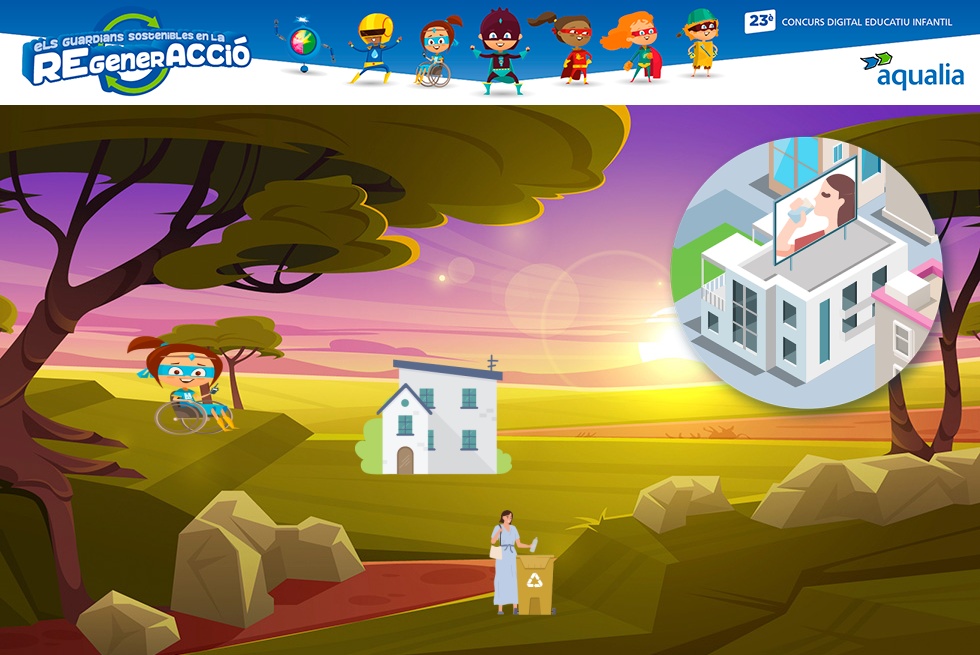This screenshot has width=980, height=655.
Task: Click the REgenerACCIÓ game logo
Action: click(x=137, y=55)
